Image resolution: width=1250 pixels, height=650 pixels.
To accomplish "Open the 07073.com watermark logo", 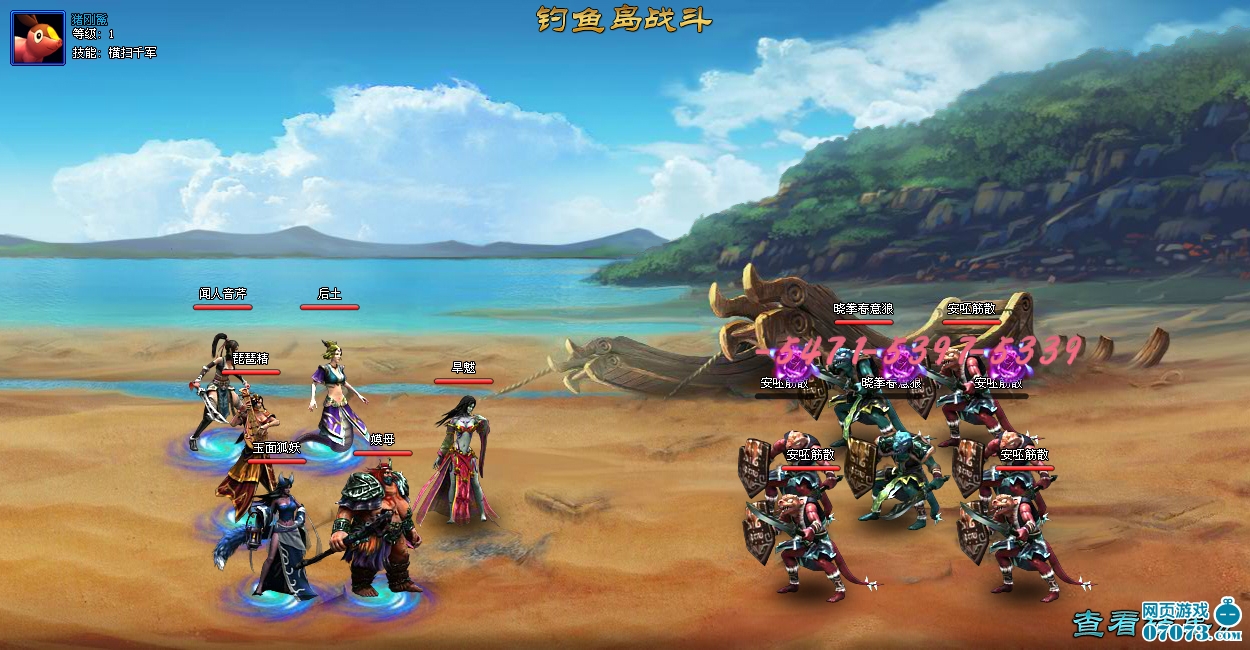I will [x=1192, y=622].
